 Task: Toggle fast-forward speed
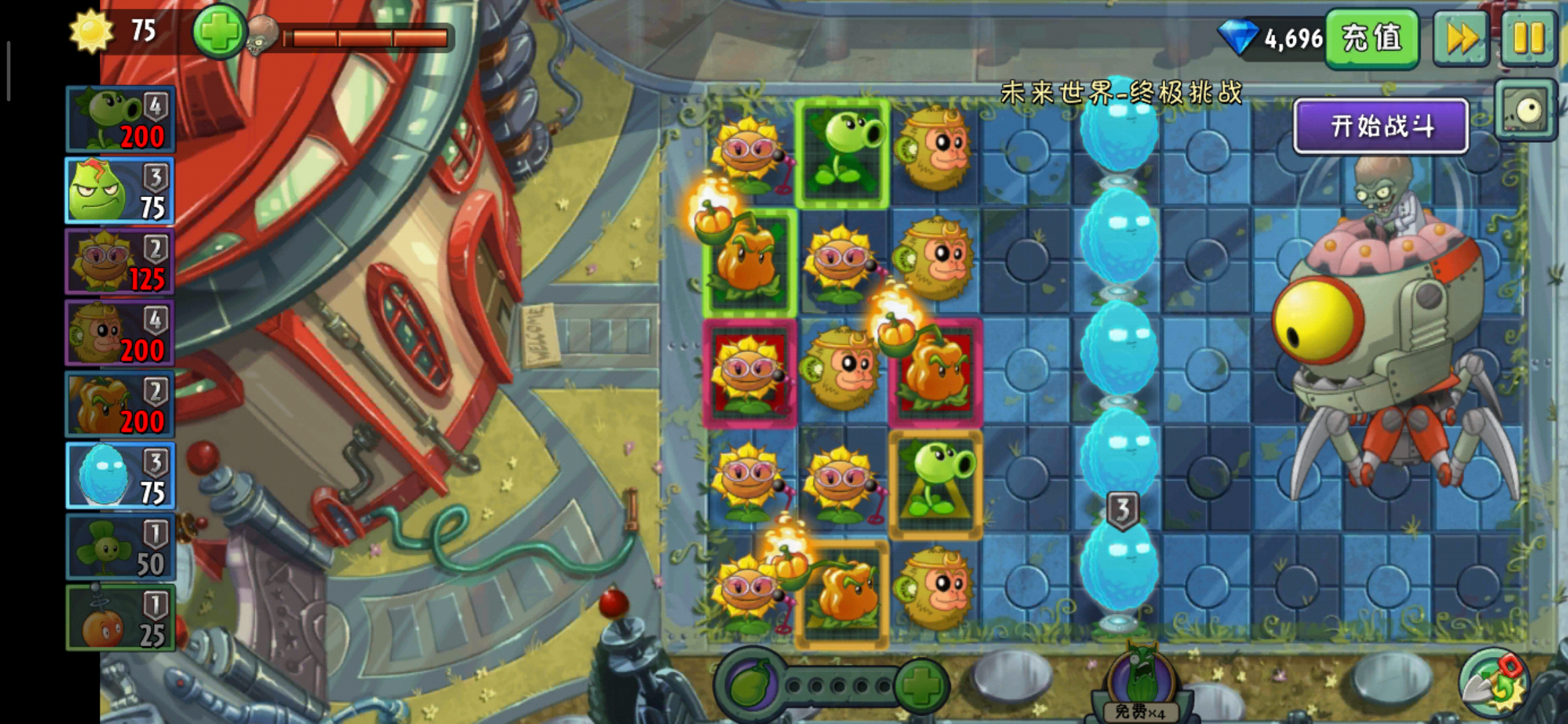pyautogui.click(x=1461, y=38)
